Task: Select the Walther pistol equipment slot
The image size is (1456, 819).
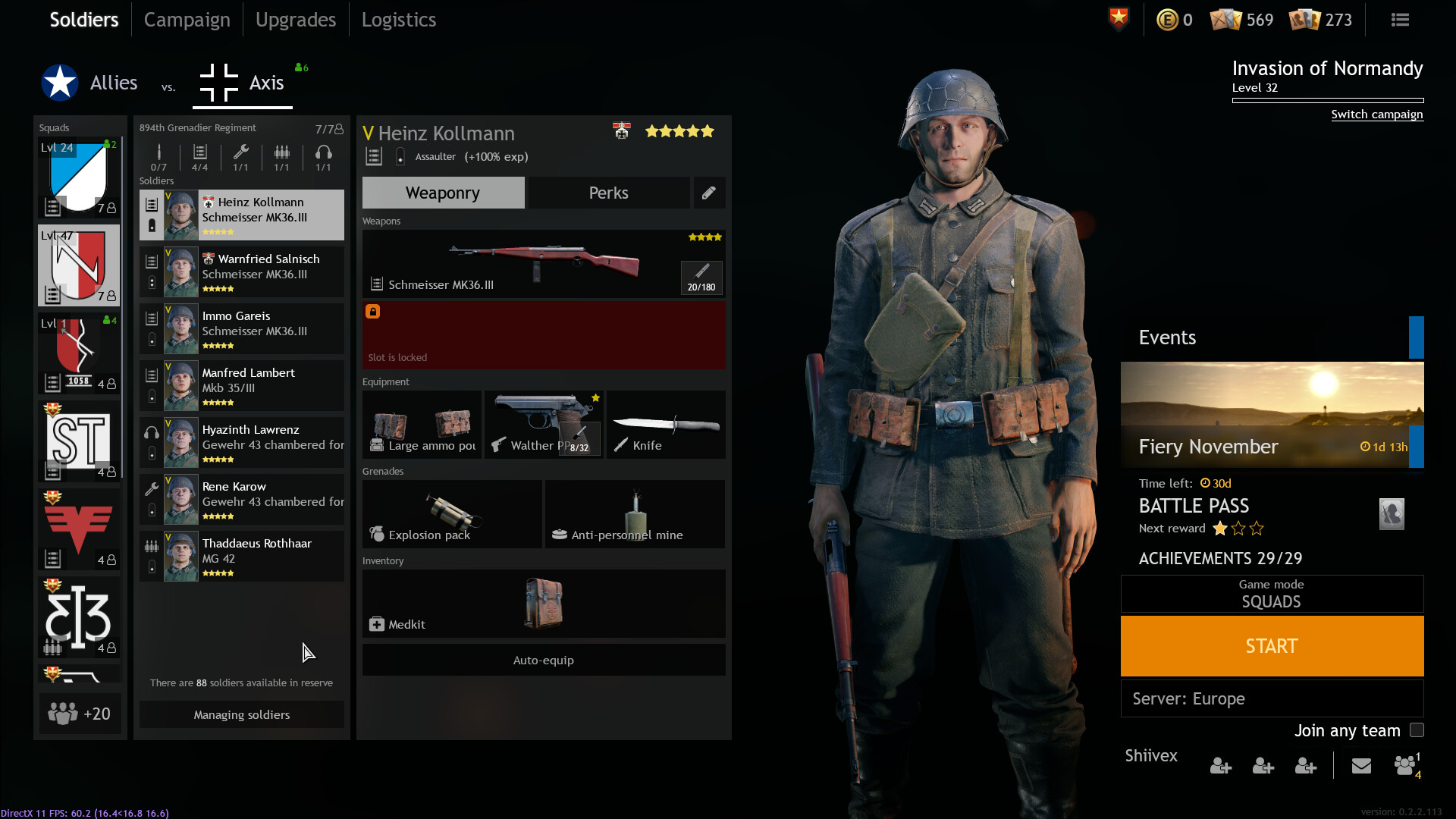Action: (x=543, y=425)
